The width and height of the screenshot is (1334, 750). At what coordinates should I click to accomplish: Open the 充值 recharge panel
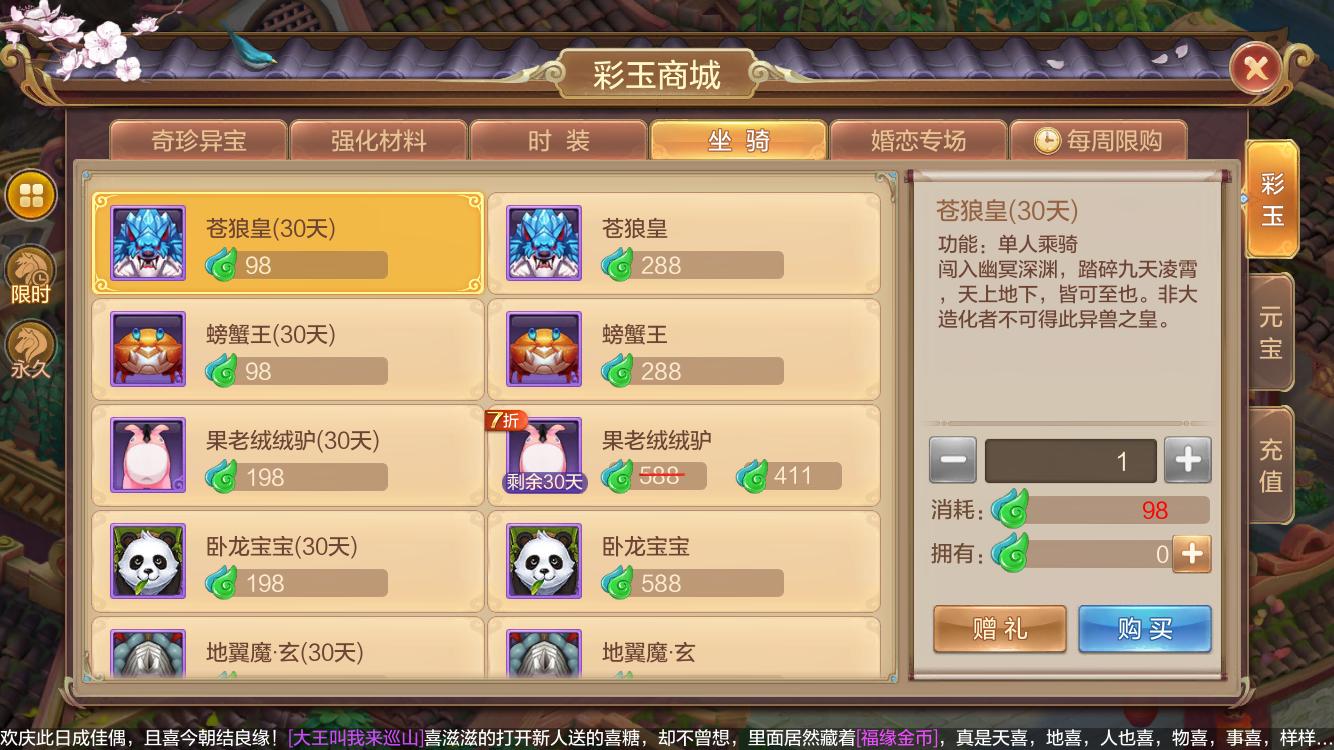[1271, 462]
